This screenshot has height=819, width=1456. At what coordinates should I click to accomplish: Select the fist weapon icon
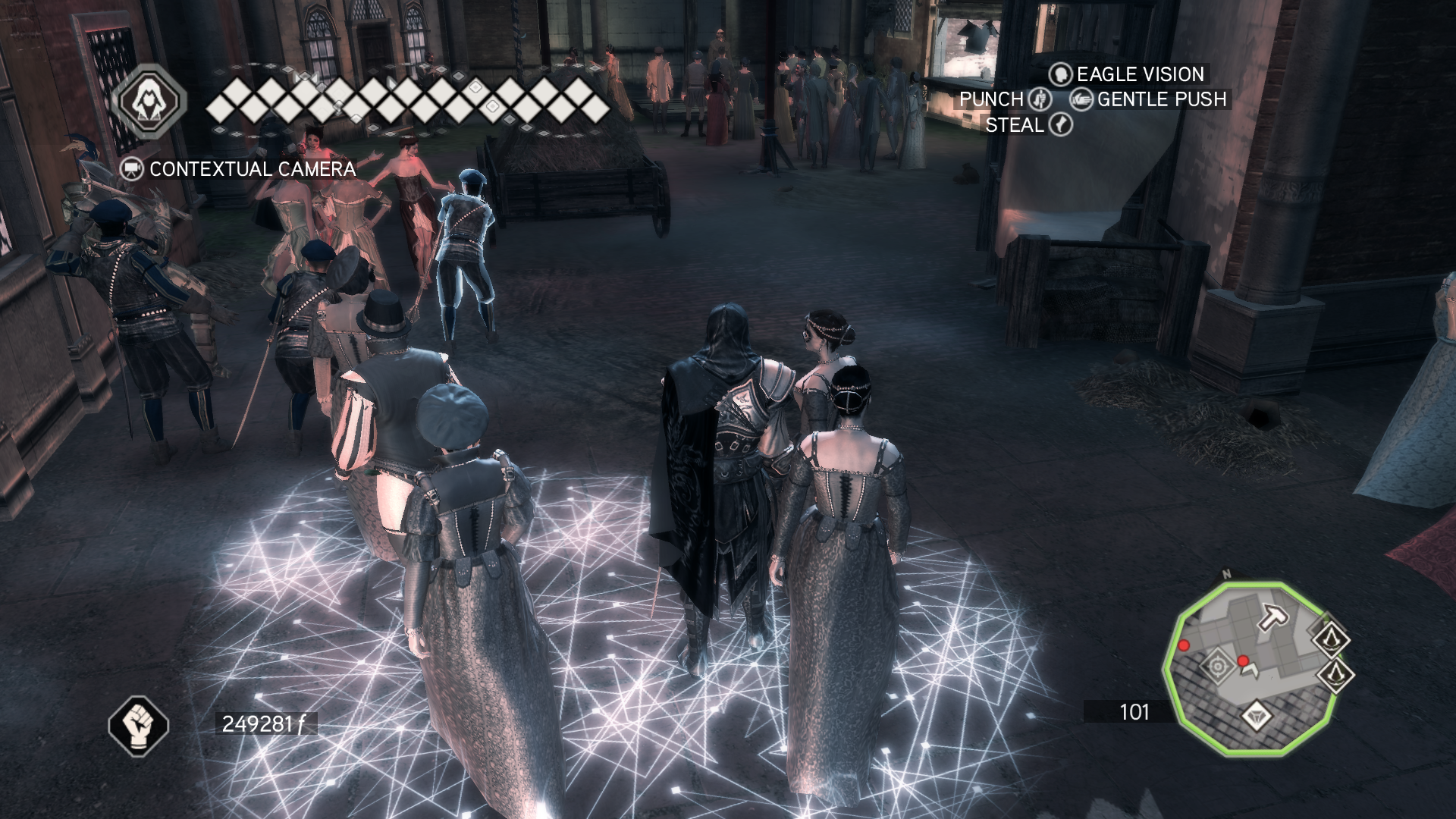pos(138,725)
